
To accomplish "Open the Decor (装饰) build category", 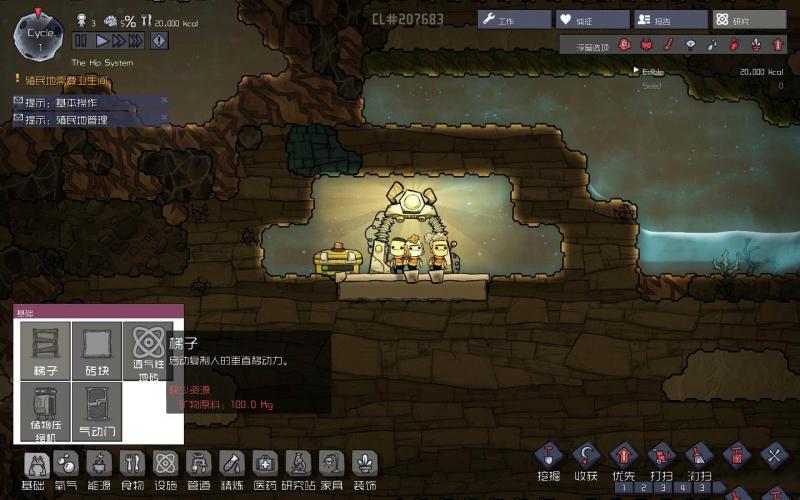I will coord(364,468).
